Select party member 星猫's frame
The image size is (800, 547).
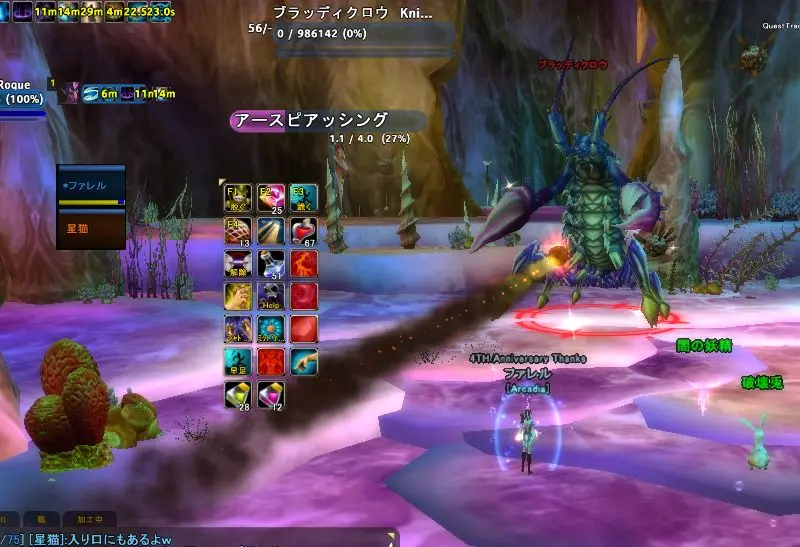click(x=91, y=228)
